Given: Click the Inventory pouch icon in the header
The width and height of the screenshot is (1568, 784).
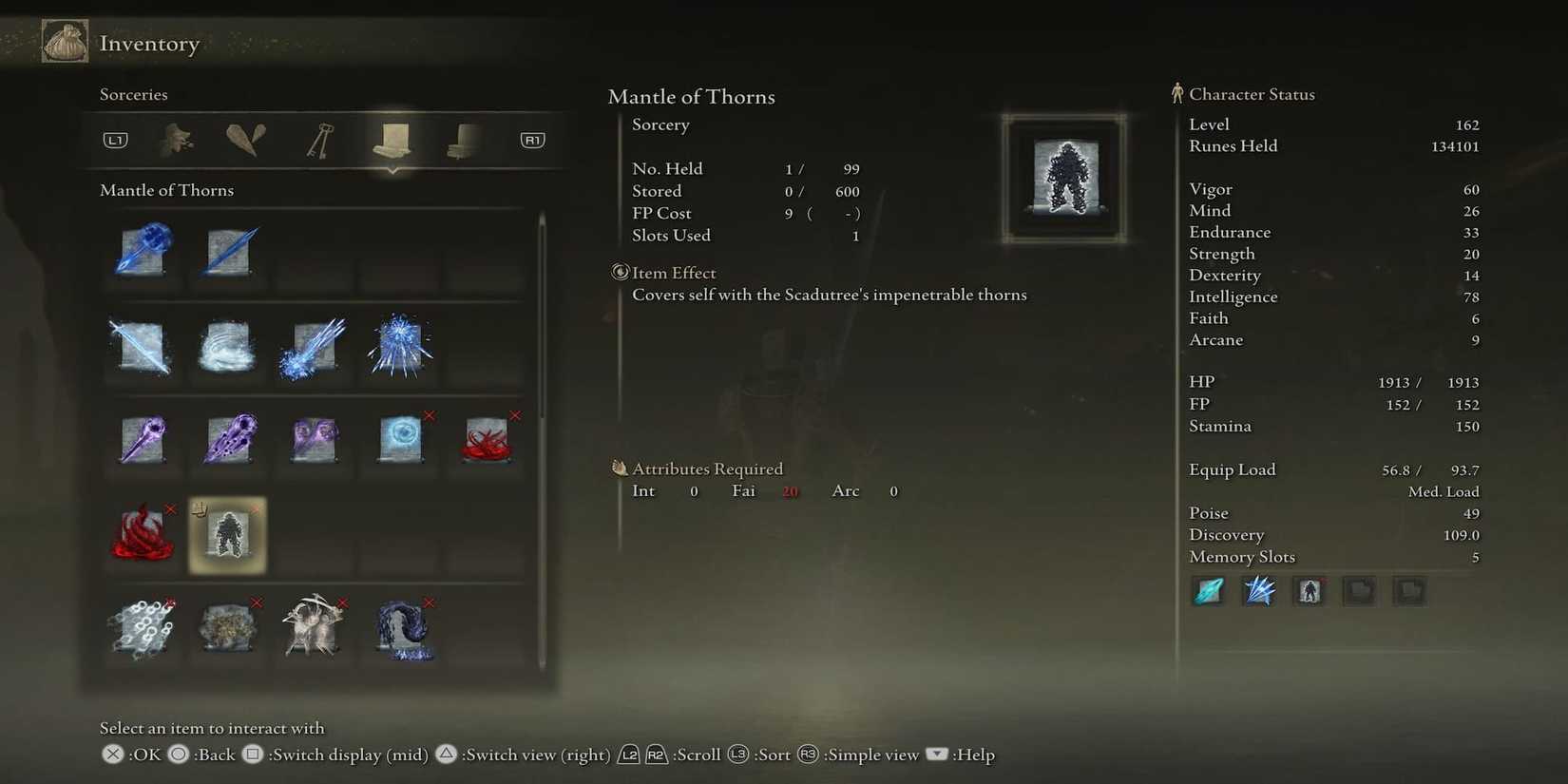Looking at the screenshot, I should click(x=63, y=41).
